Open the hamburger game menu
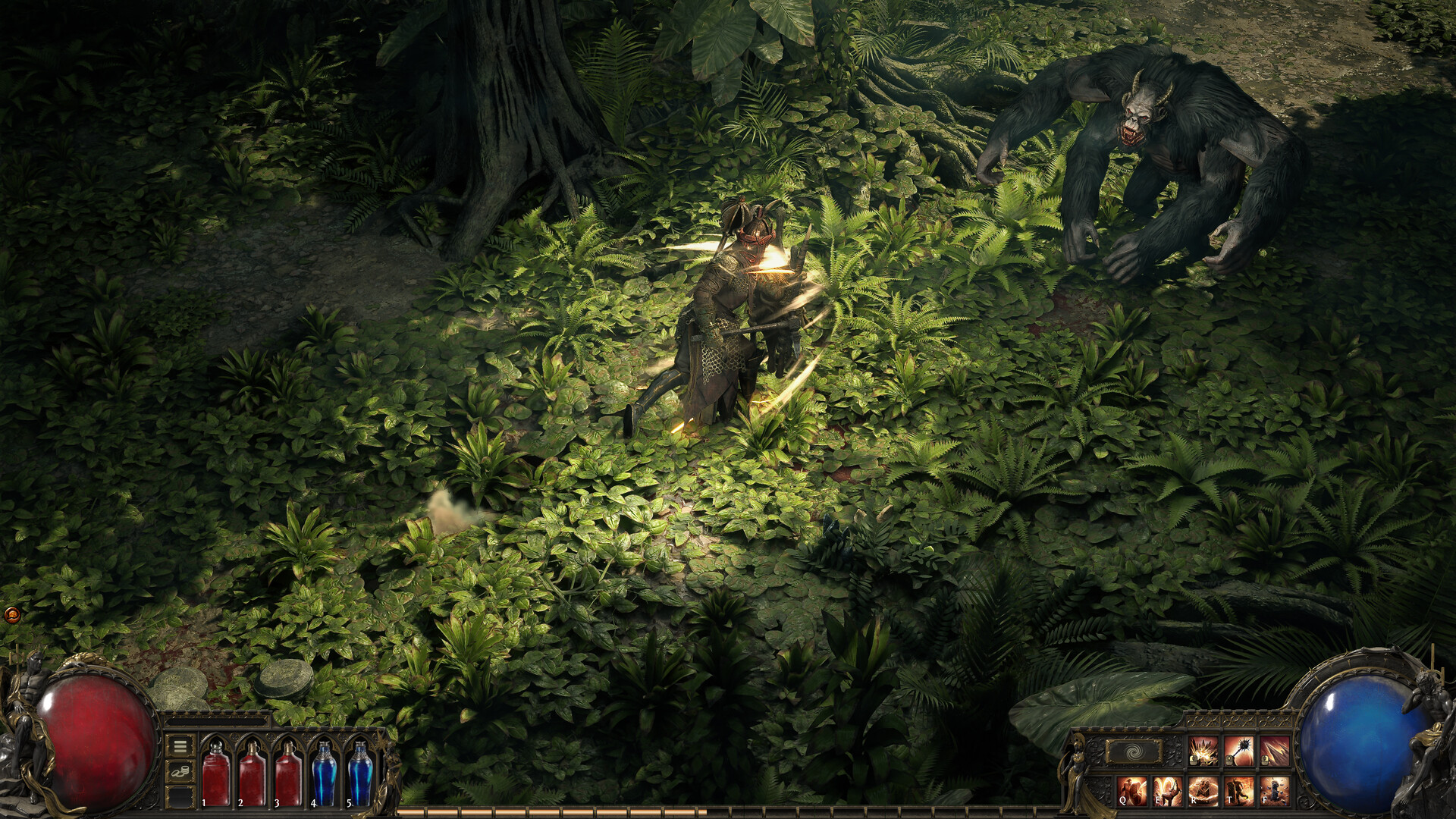The height and width of the screenshot is (819, 1456). click(x=180, y=747)
